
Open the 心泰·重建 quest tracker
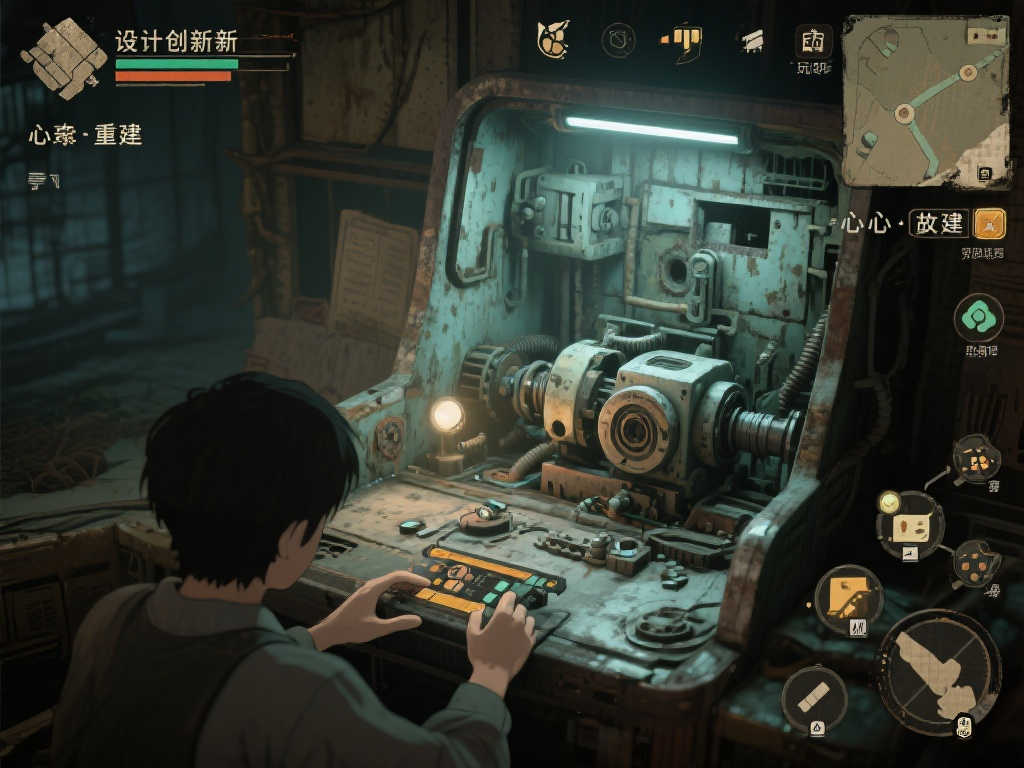(x=86, y=135)
